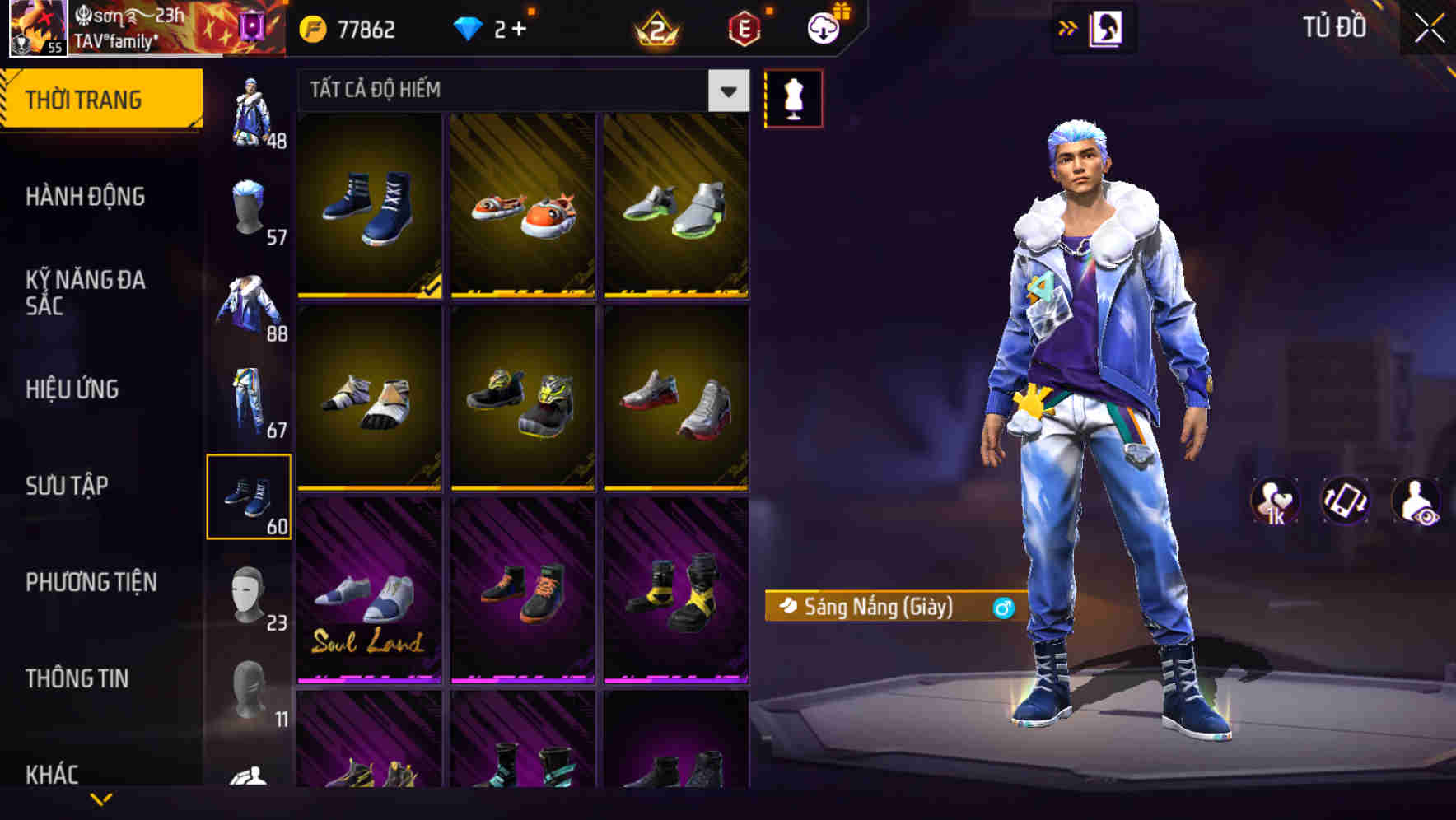Select the mannequin preview icon

[x=793, y=97]
